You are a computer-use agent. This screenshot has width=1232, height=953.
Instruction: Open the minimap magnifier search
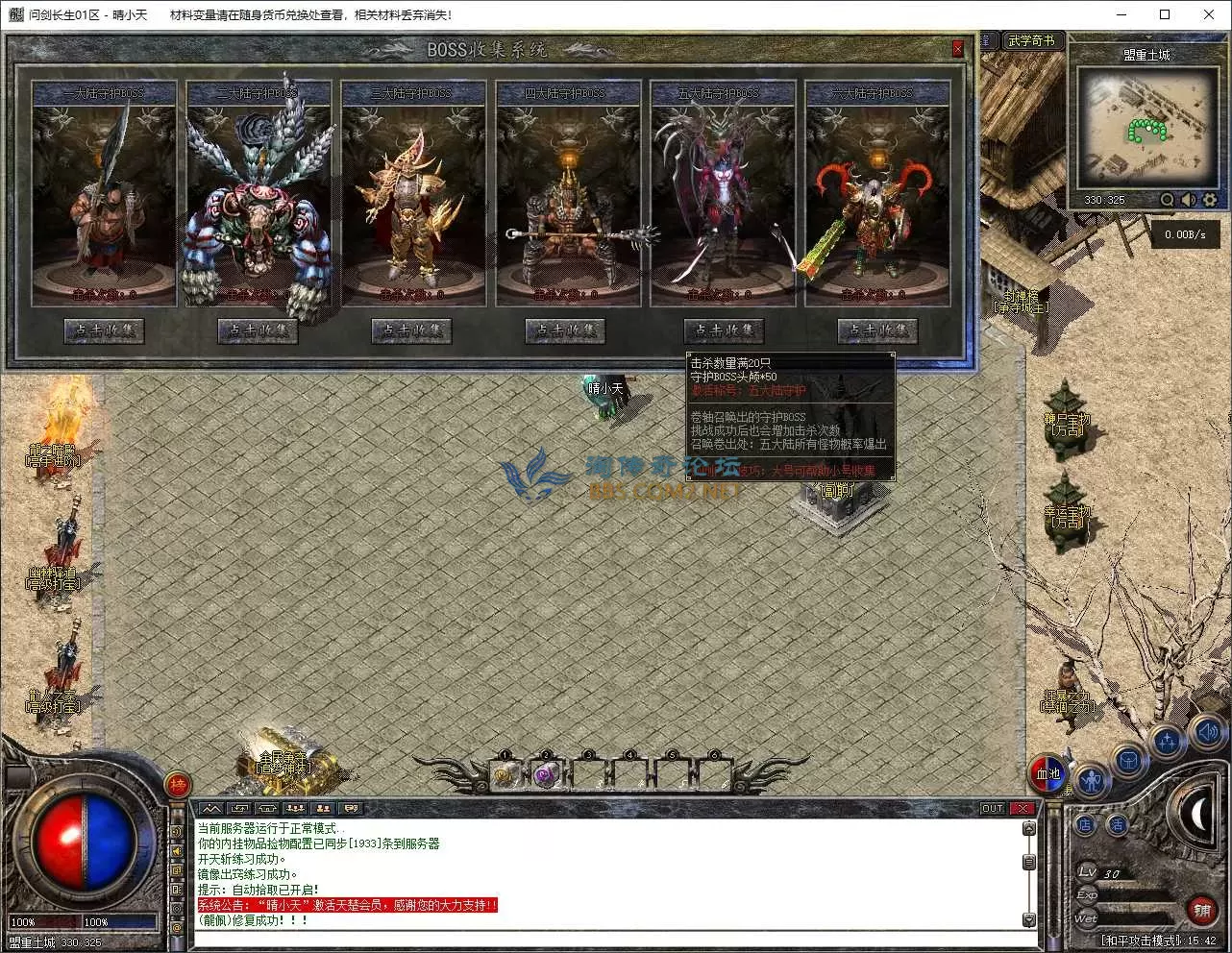(1167, 200)
